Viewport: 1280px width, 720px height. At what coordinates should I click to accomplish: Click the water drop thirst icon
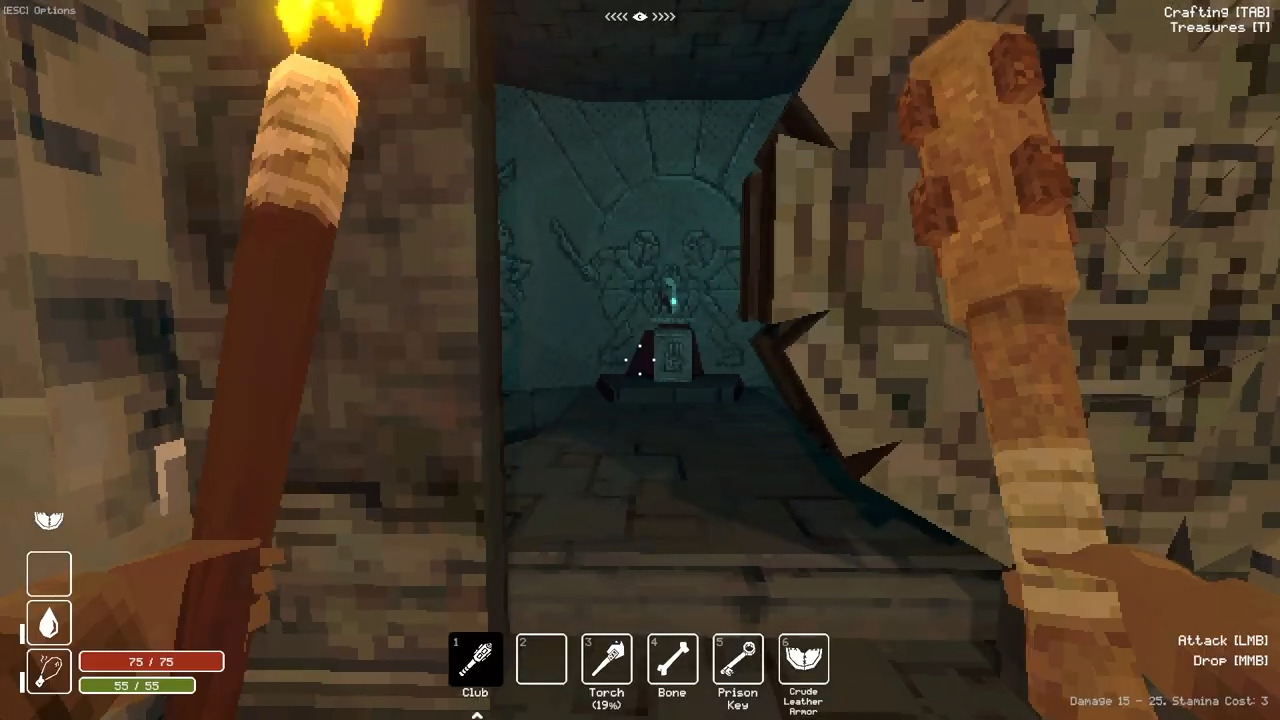(x=49, y=621)
